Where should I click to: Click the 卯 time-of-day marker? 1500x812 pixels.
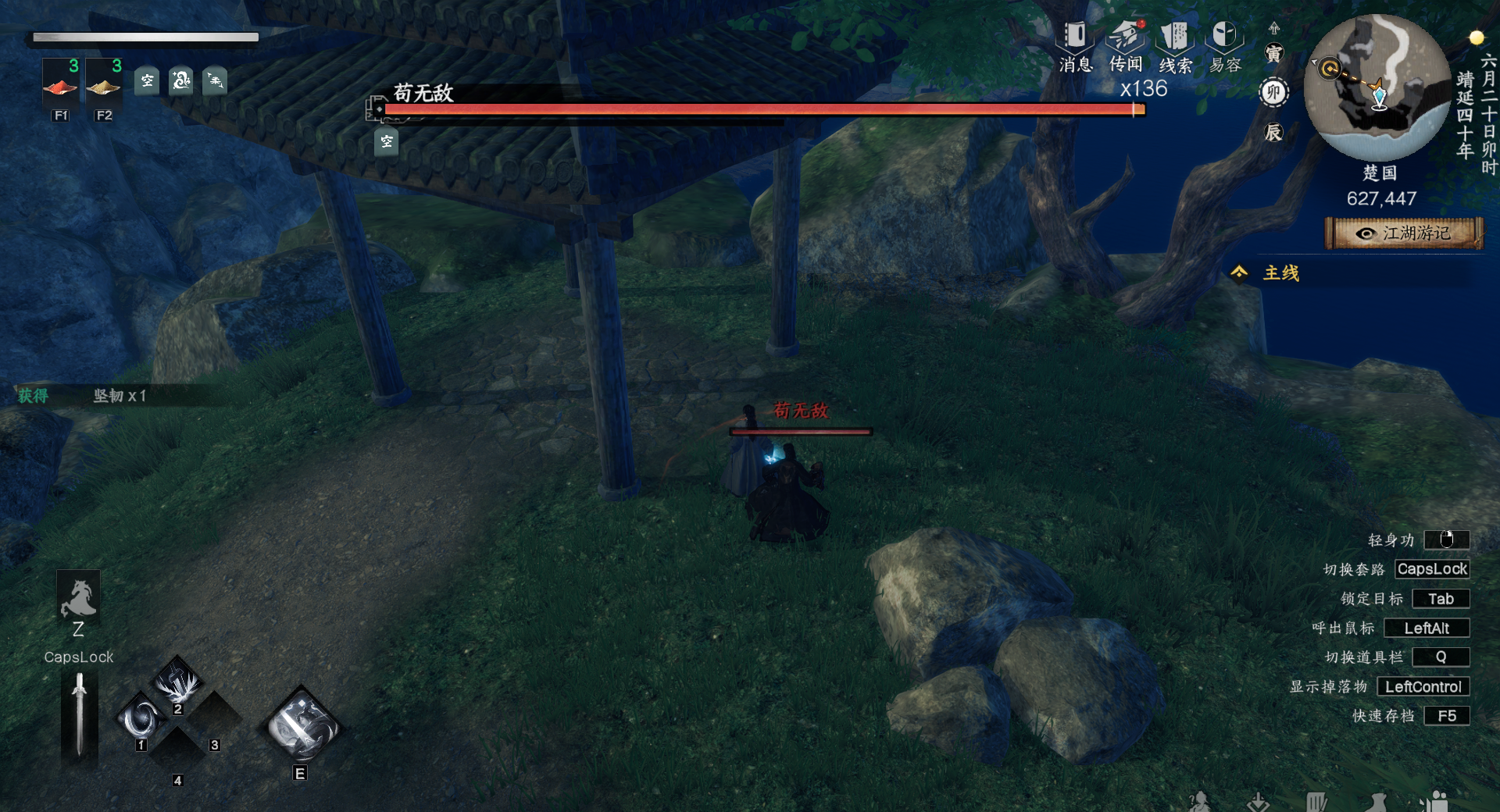tap(1273, 93)
